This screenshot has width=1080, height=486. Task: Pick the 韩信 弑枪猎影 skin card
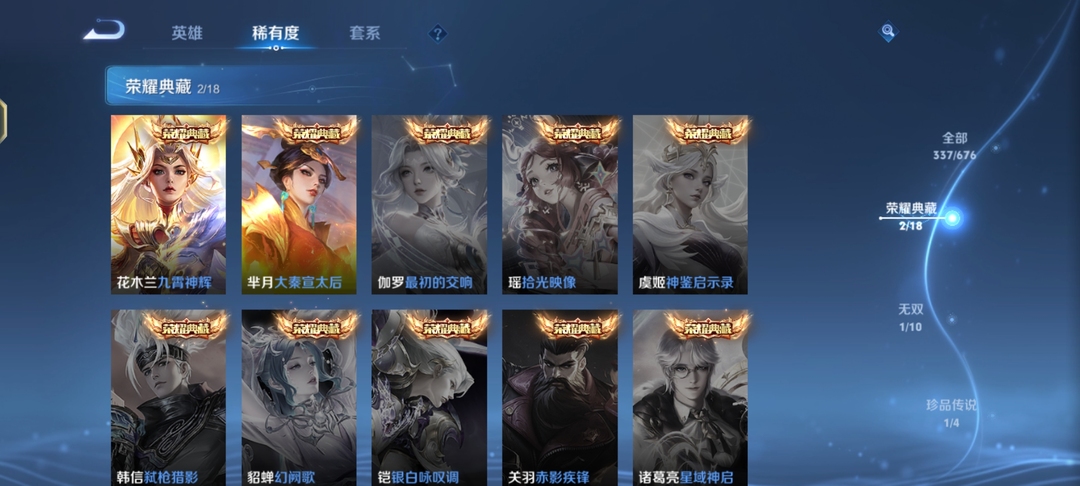pos(169,400)
